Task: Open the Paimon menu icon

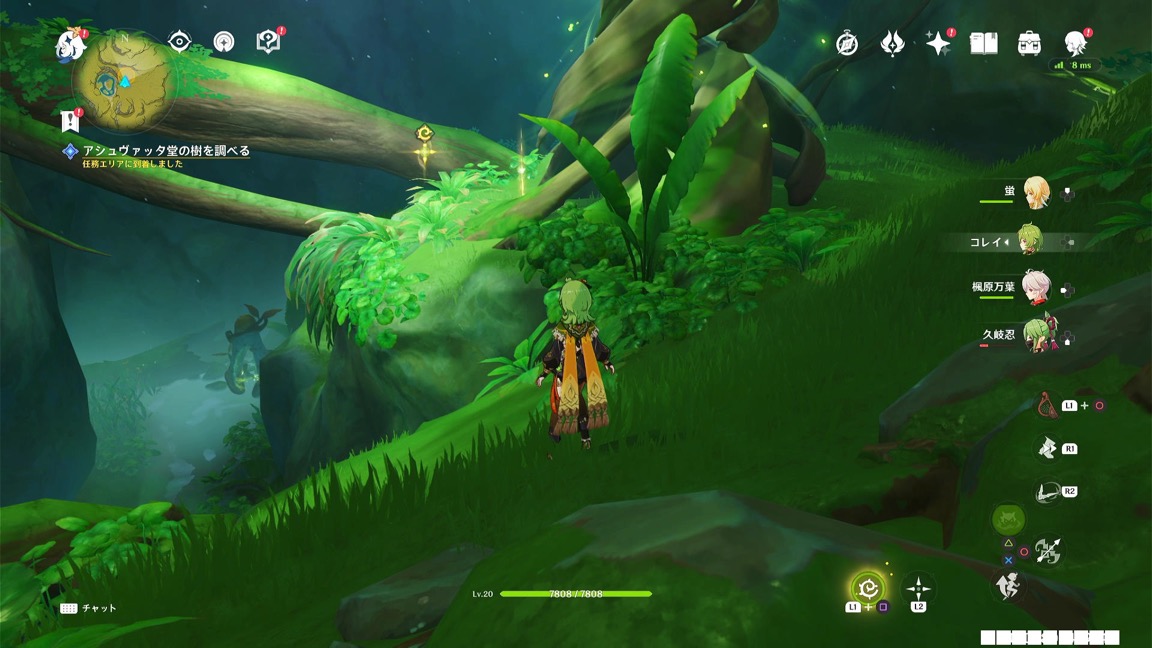Action: (x=71, y=44)
